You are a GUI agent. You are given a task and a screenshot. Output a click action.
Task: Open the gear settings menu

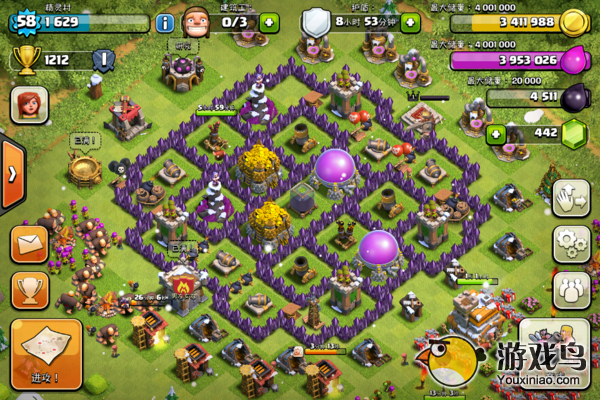pos(571,241)
